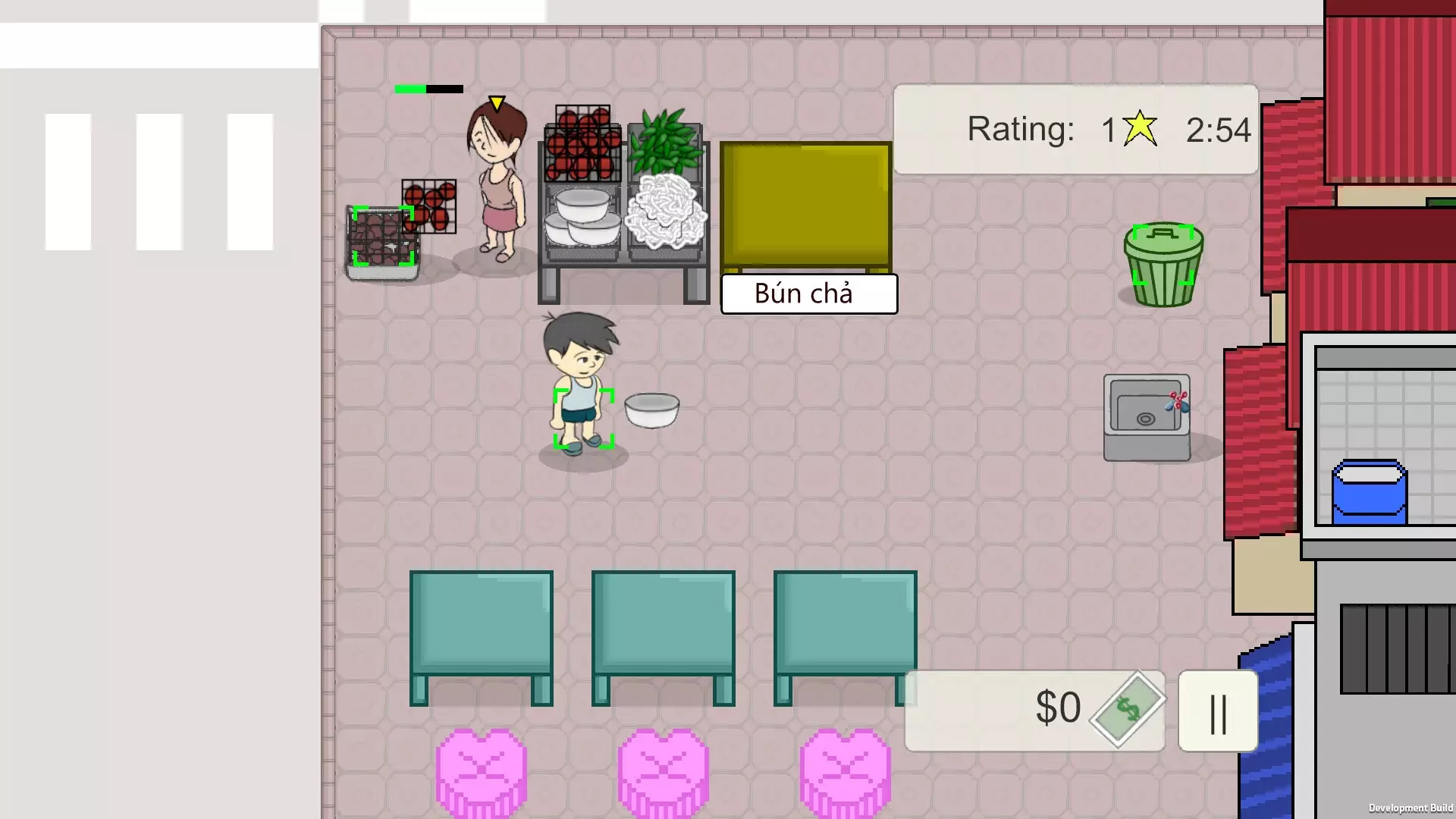Click the yellow arrow above the woman
This screenshot has height=819, width=1456.
[x=495, y=102]
